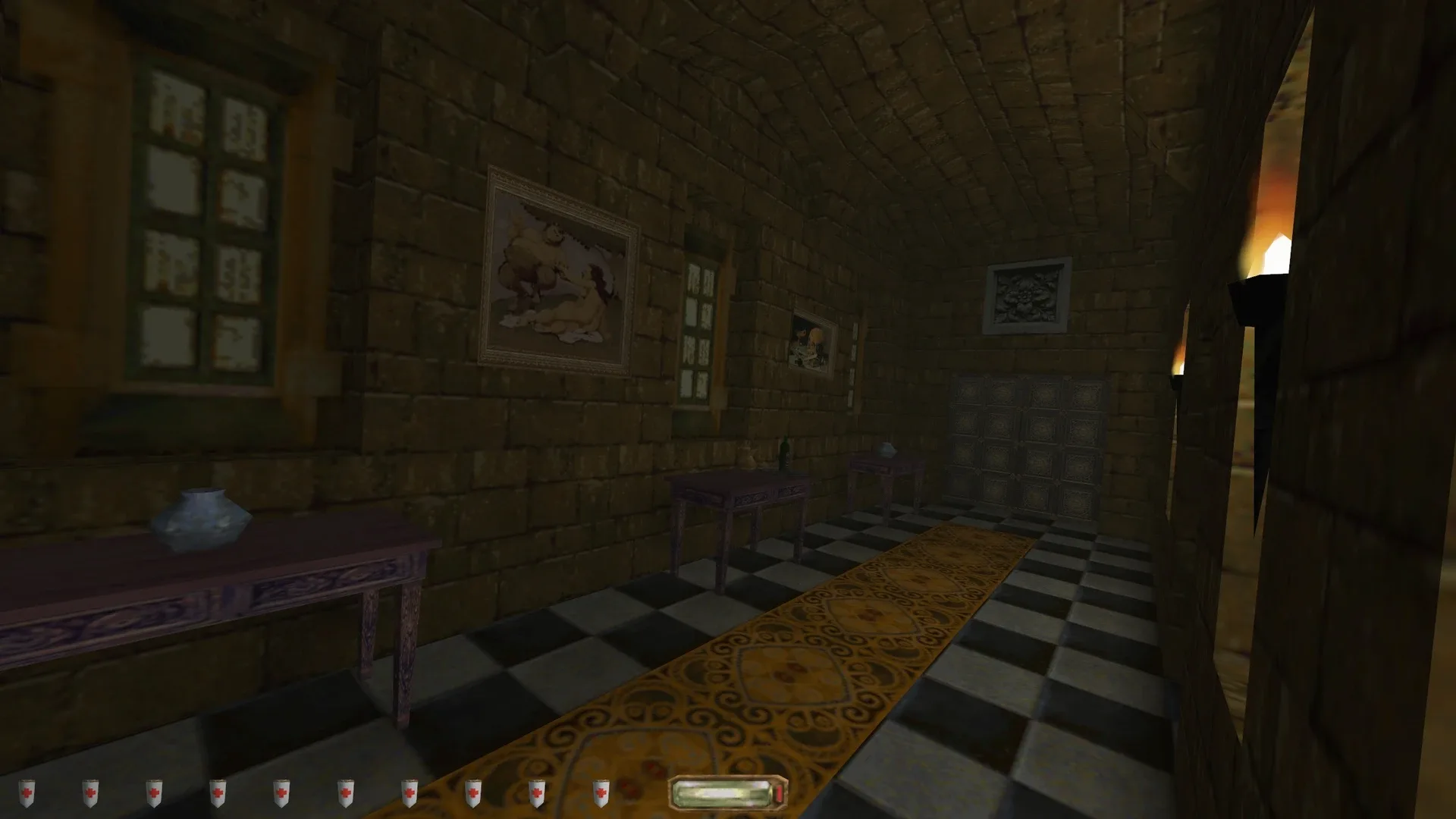Select the small painting above the middle table
The width and height of the screenshot is (1456, 819).
point(810,341)
